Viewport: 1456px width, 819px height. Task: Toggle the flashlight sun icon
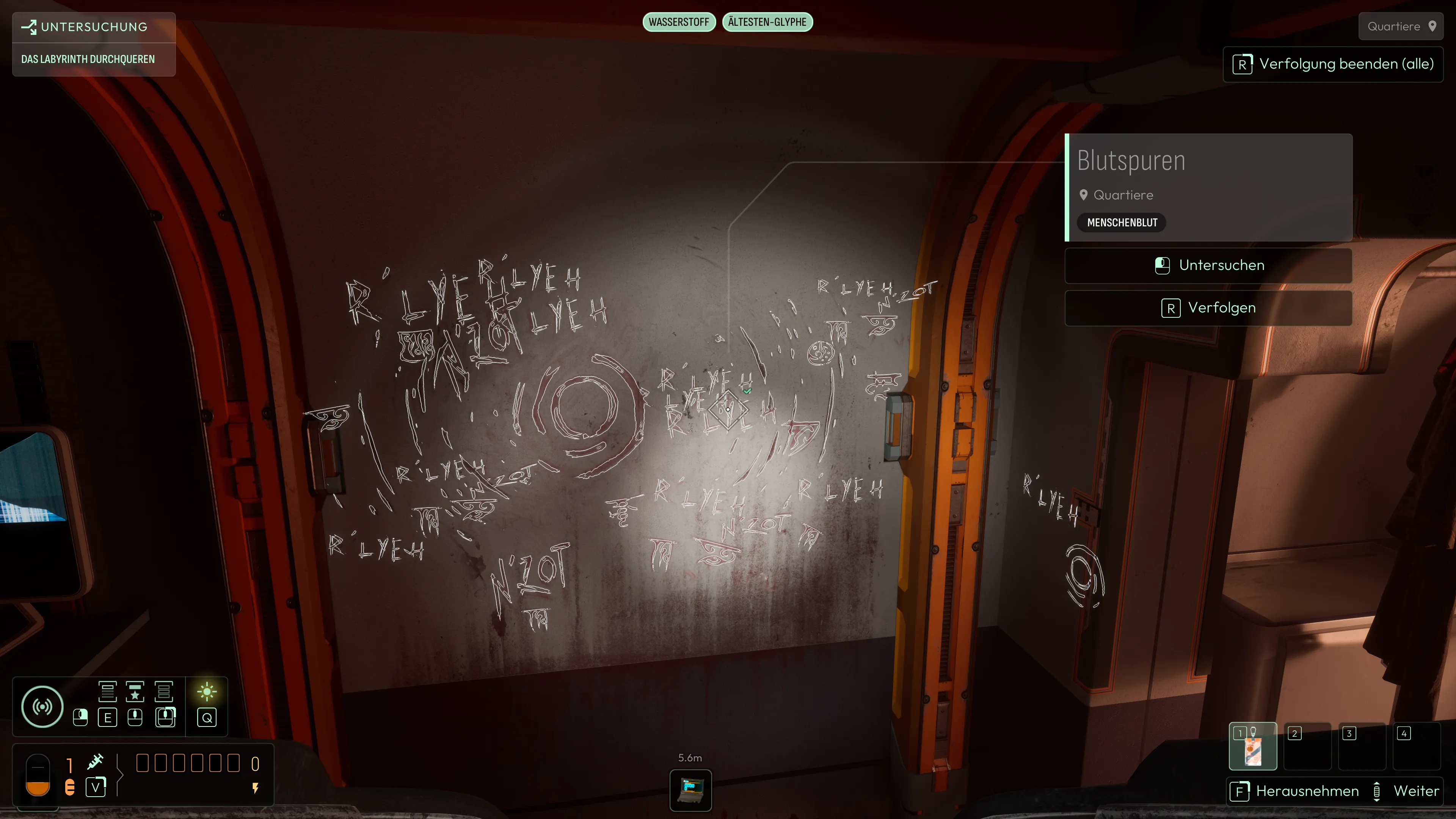207,692
